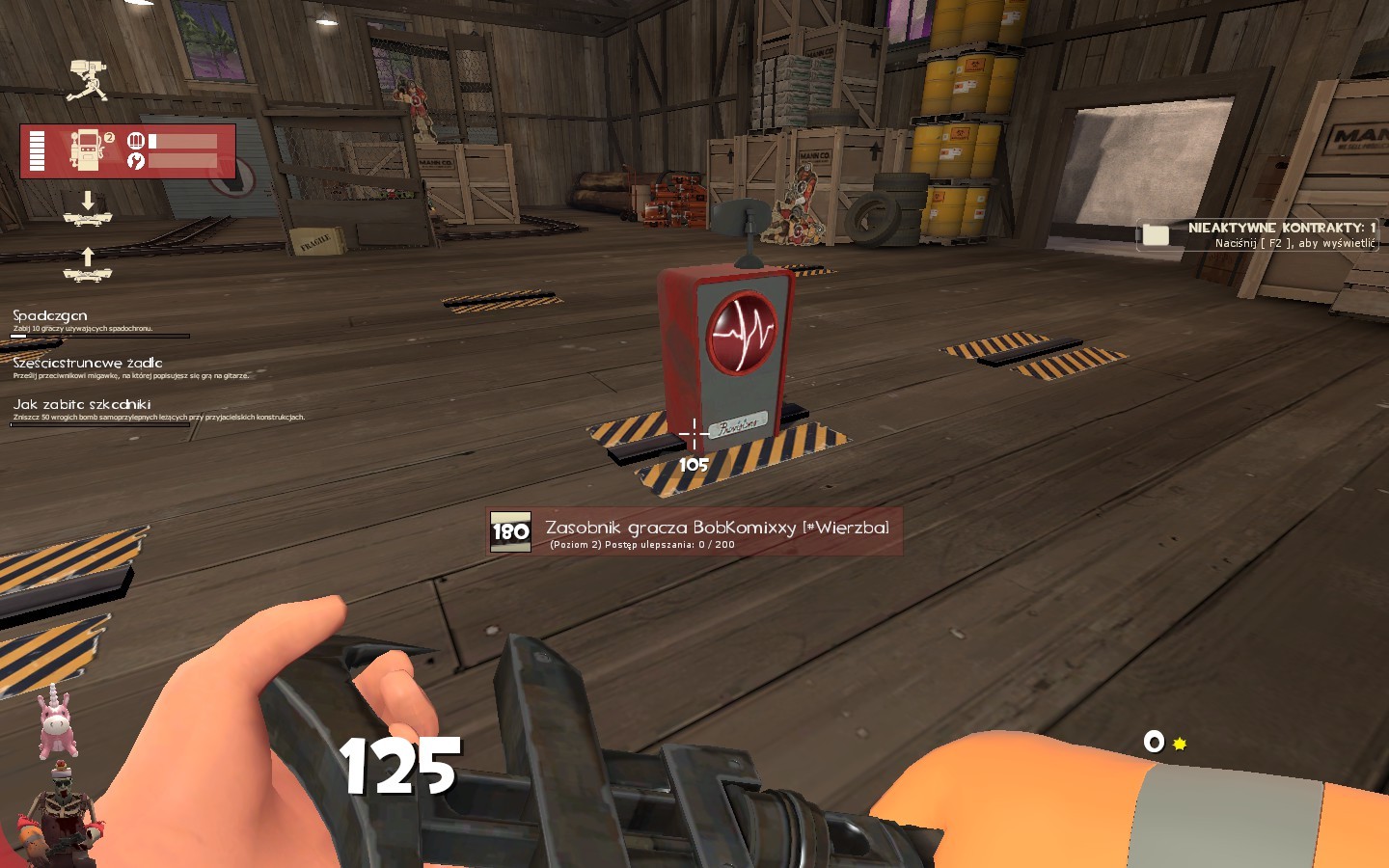This screenshot has height=868, width=1389.
Task: Toggle the level 2 badge on the dispenser panel
Action: click(109, 137)
